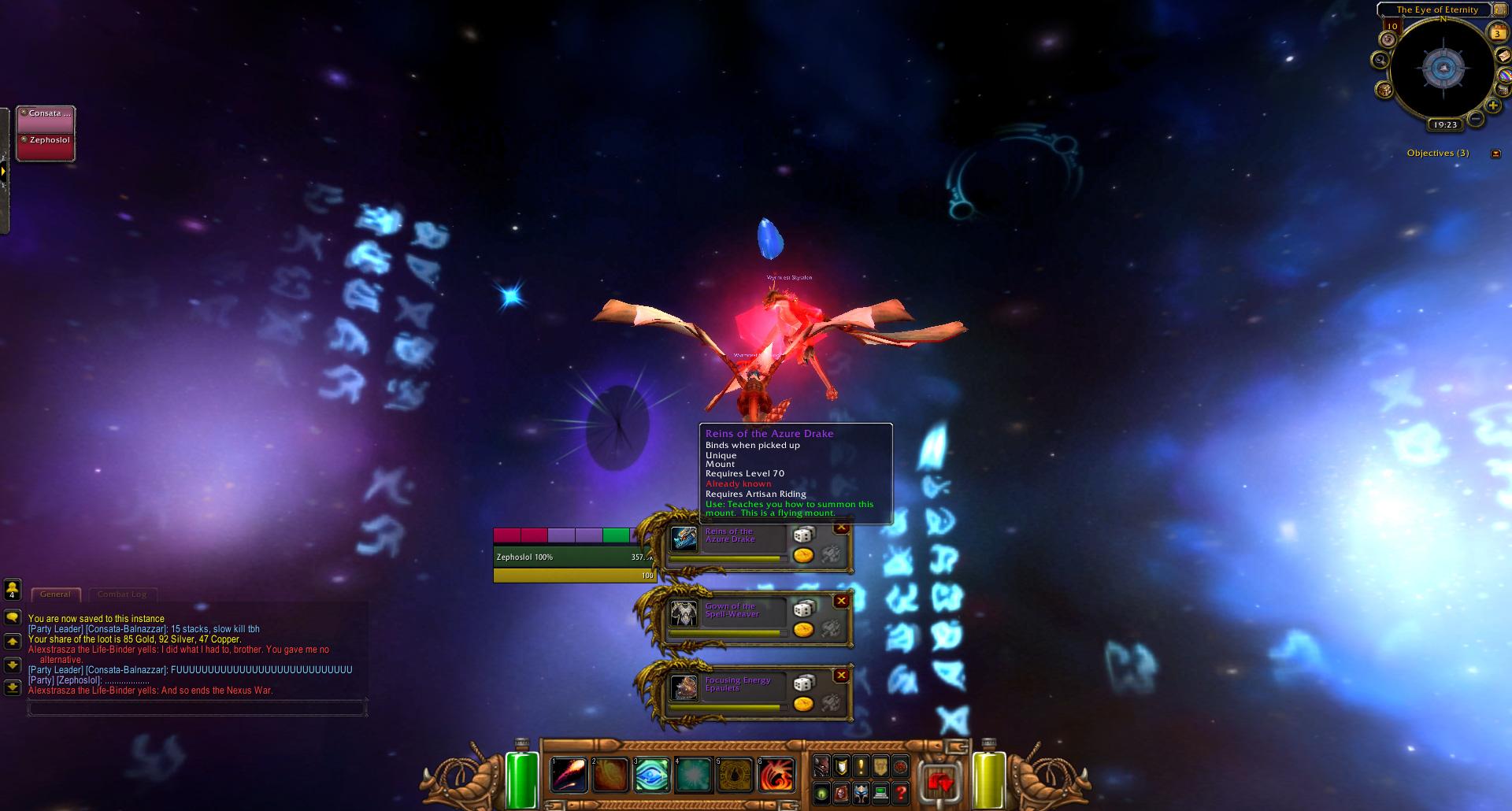
Task: Activate the red flame swirl ability in slot 6
Action: coord(776,774)
